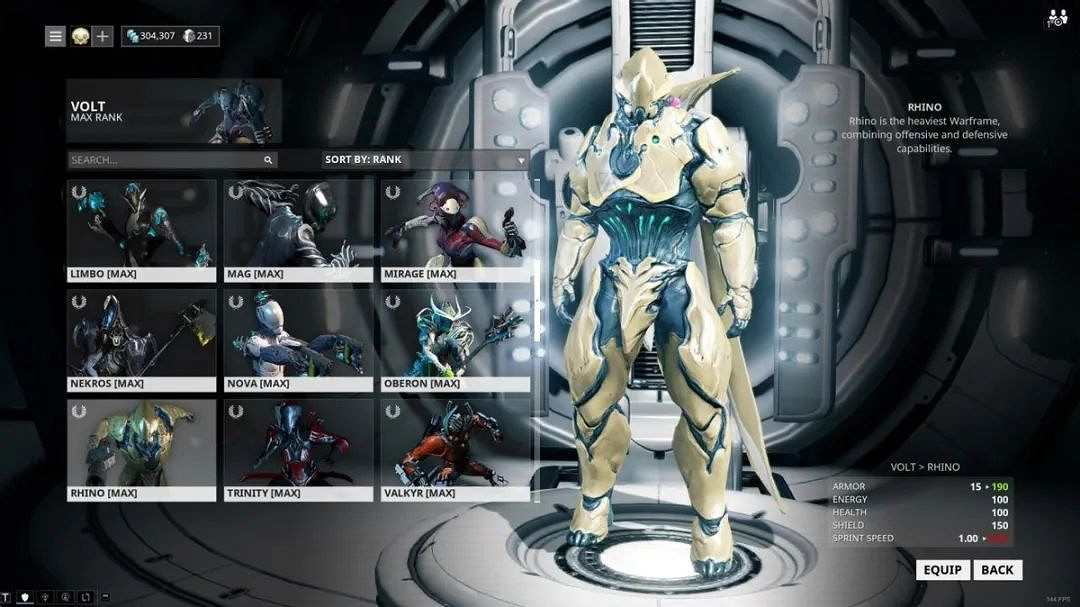Equip the Rhino warframe

(942, 570)
